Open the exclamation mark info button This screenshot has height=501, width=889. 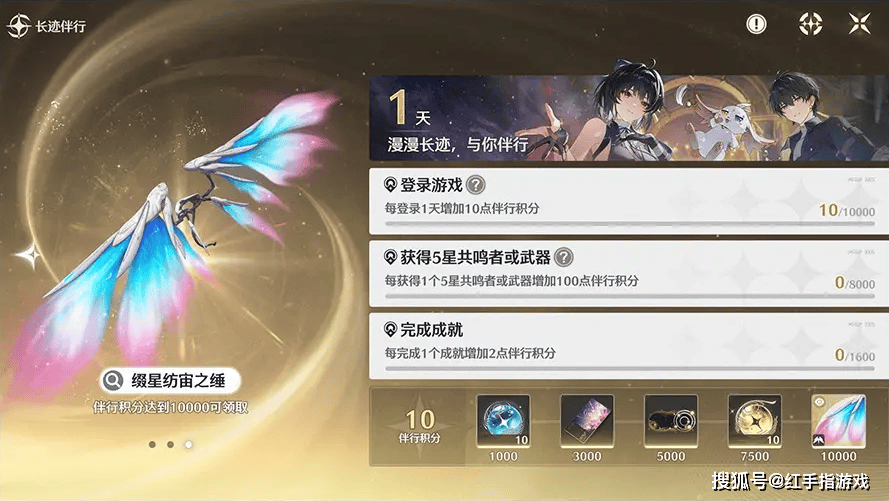point(757,24)
